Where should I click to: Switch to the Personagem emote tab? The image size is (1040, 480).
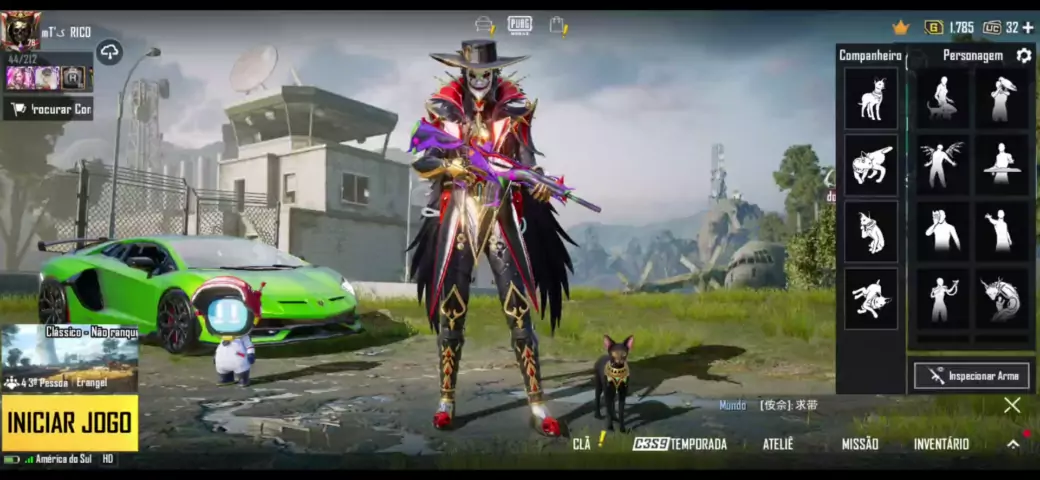coord(972,56)
